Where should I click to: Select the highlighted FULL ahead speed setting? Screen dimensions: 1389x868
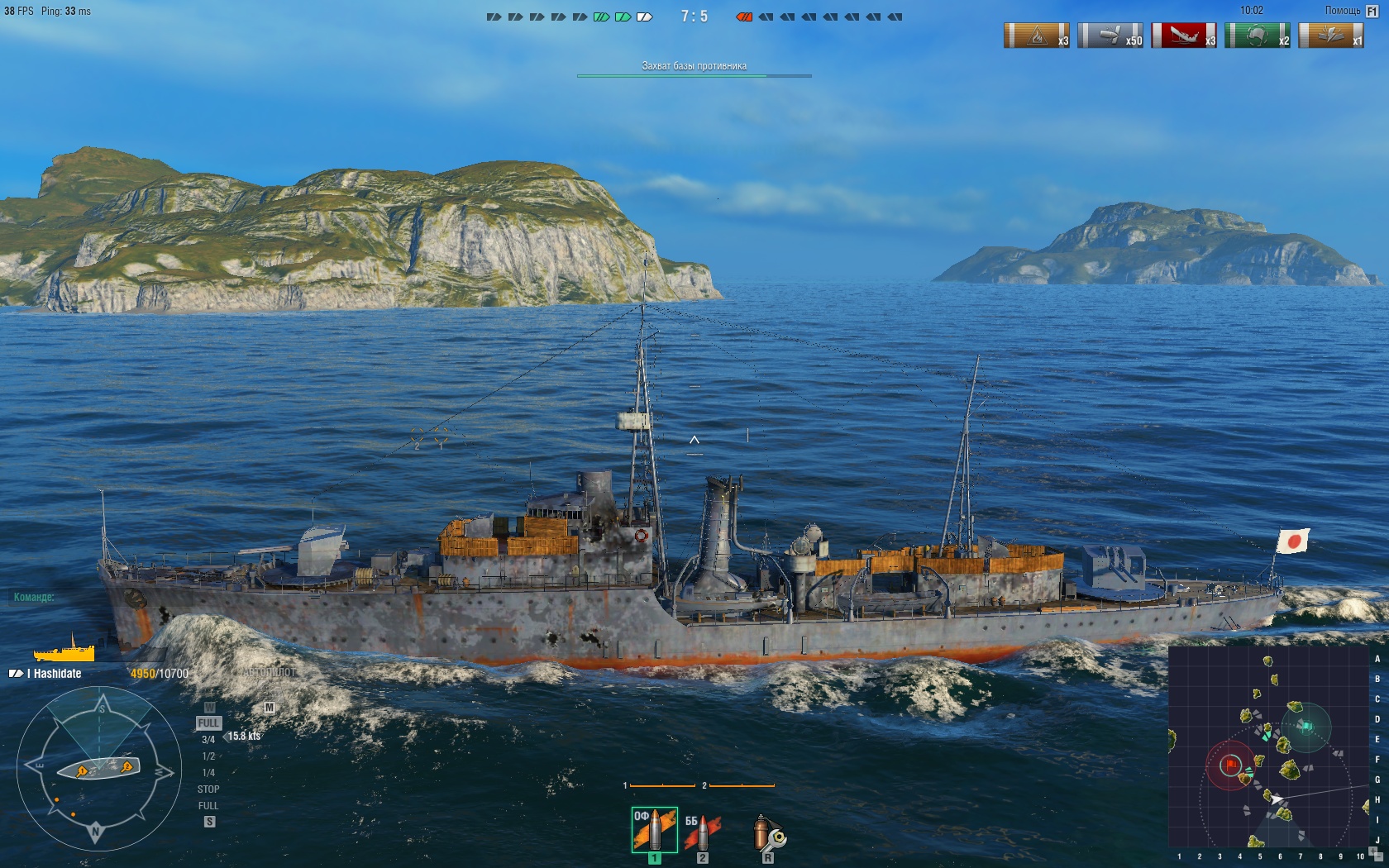[208, 723]
